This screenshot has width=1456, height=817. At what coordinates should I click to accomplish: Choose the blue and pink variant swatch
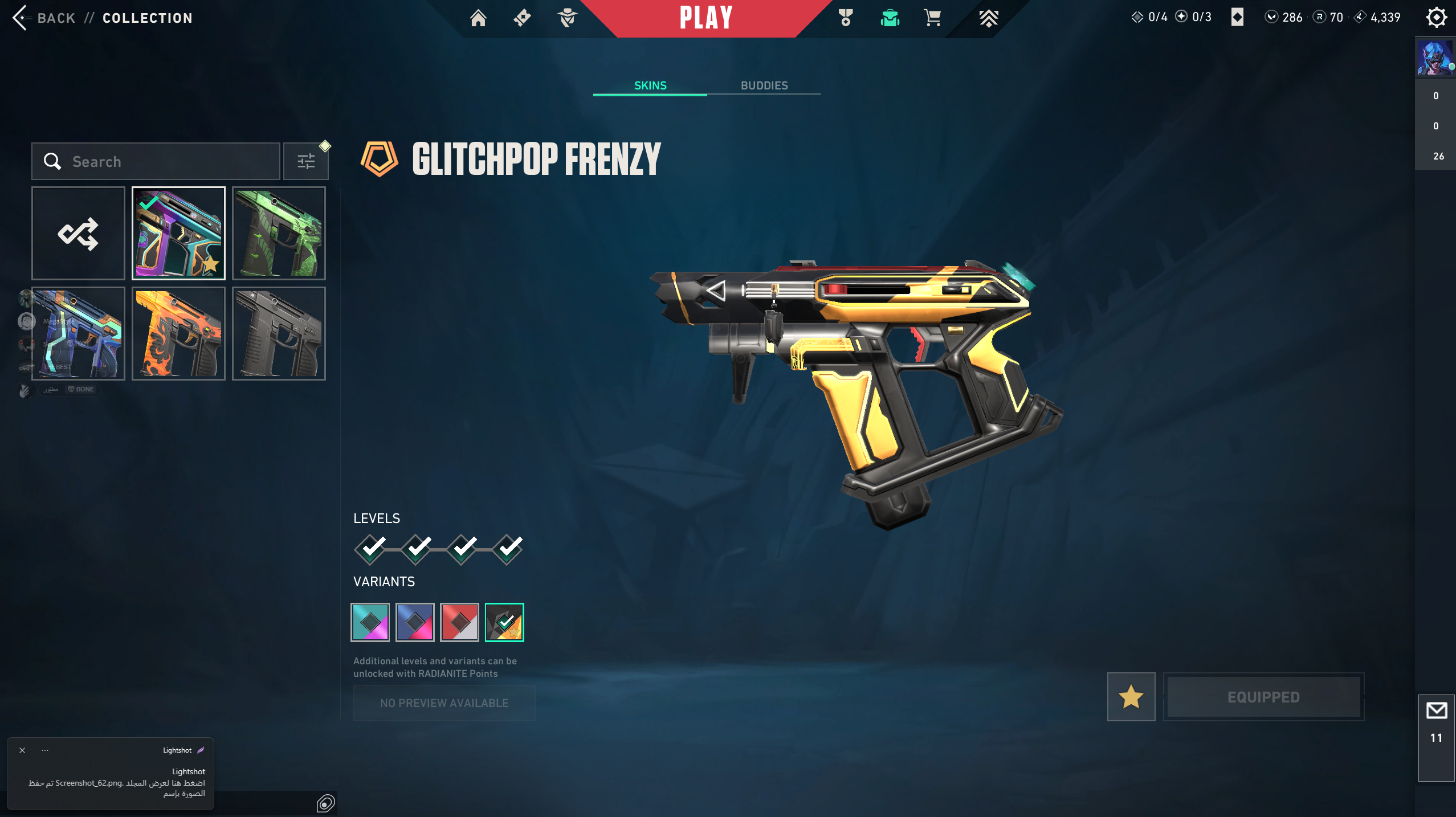[415, 622]
